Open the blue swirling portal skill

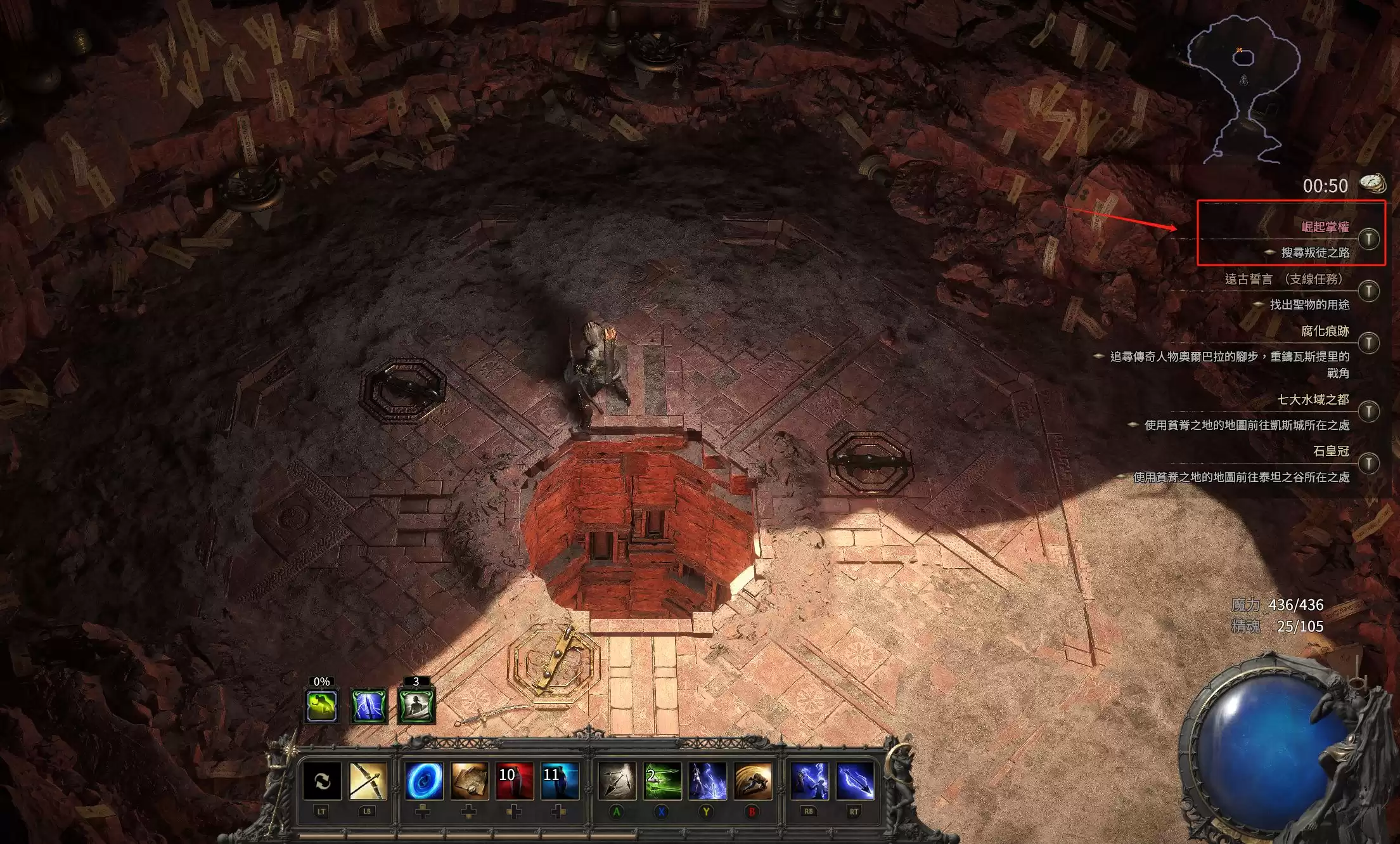tap(424, 781)
